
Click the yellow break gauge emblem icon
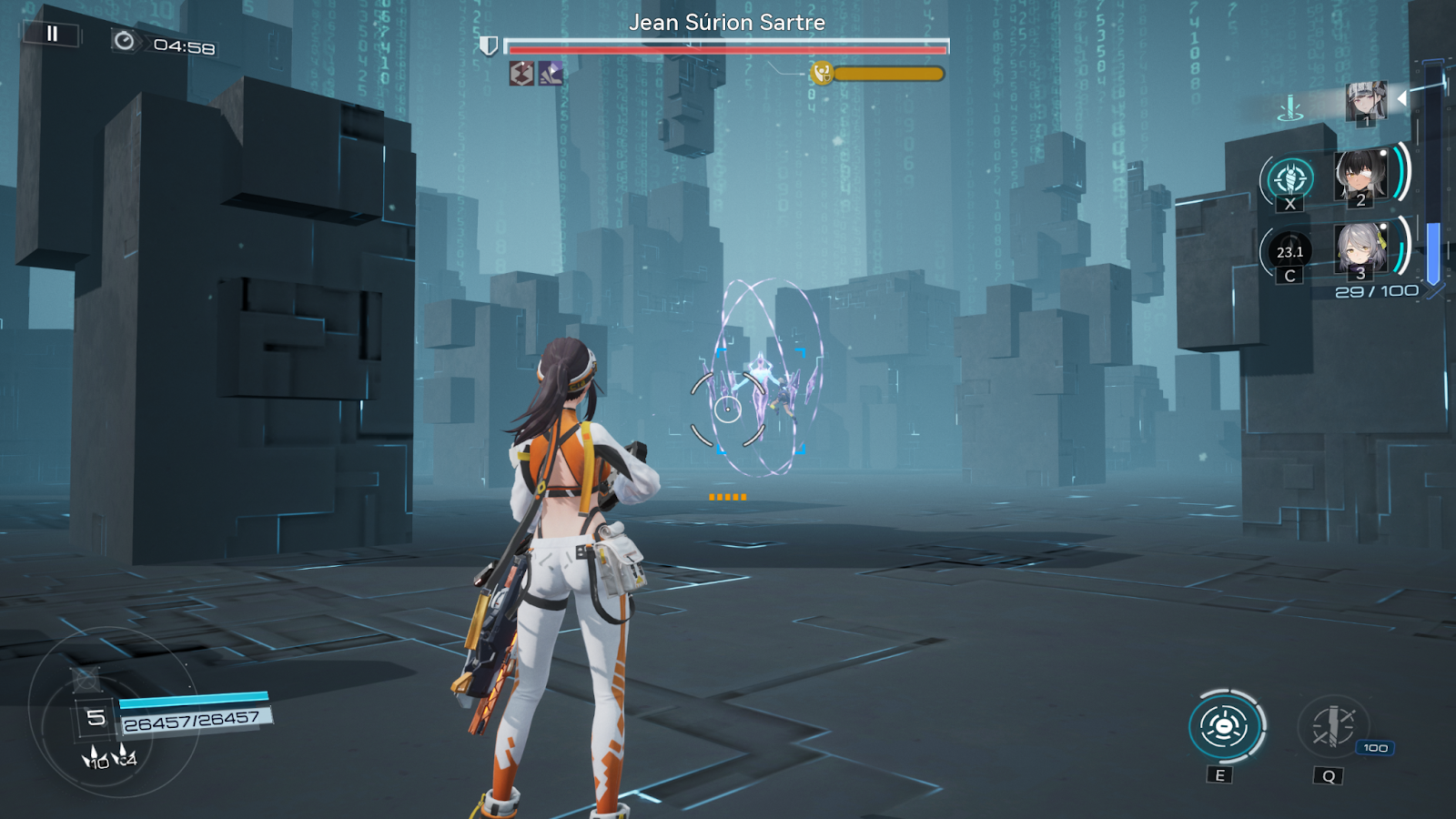822,75
